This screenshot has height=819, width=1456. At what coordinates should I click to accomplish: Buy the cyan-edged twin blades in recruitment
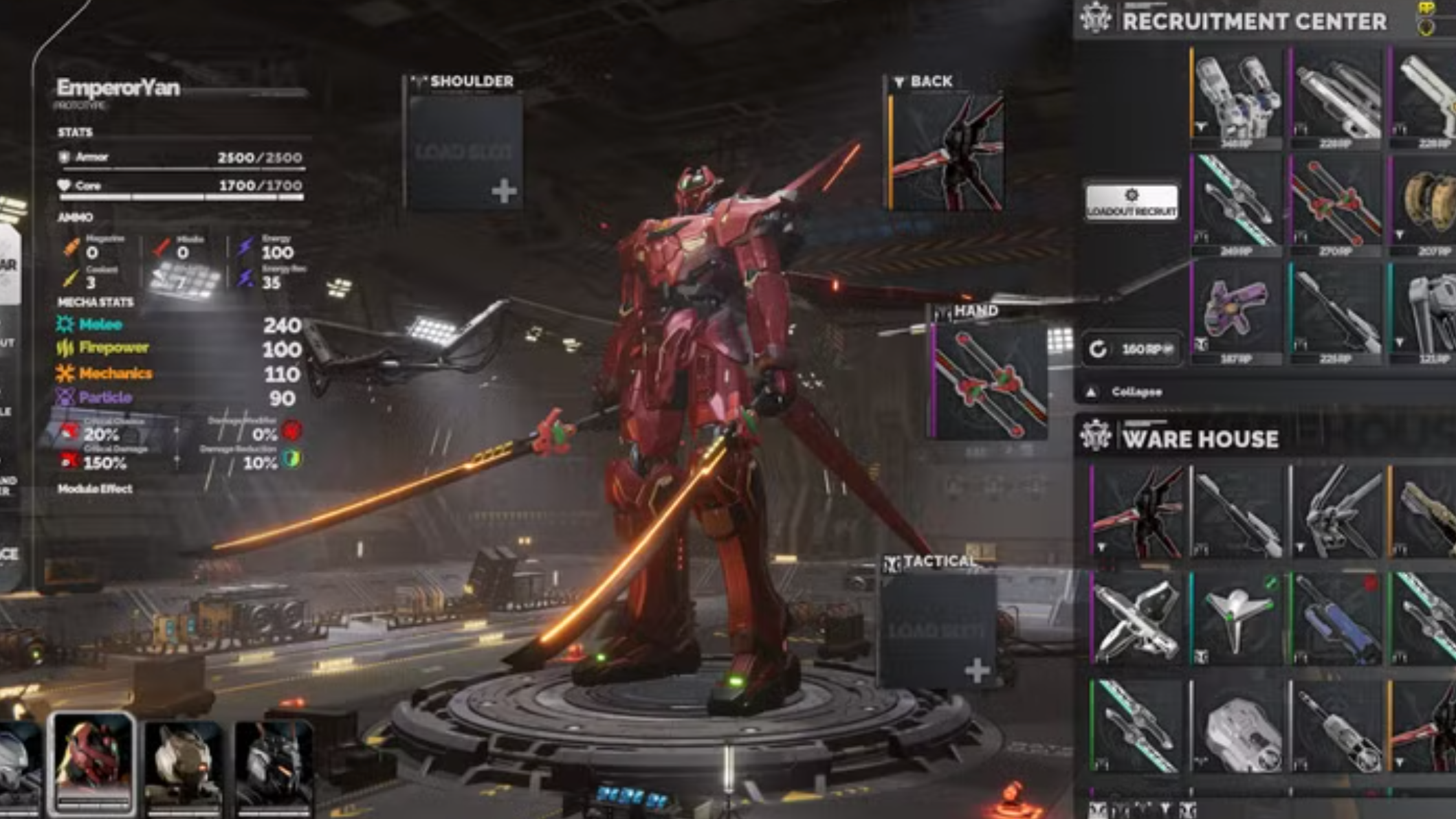(1237, 203)
